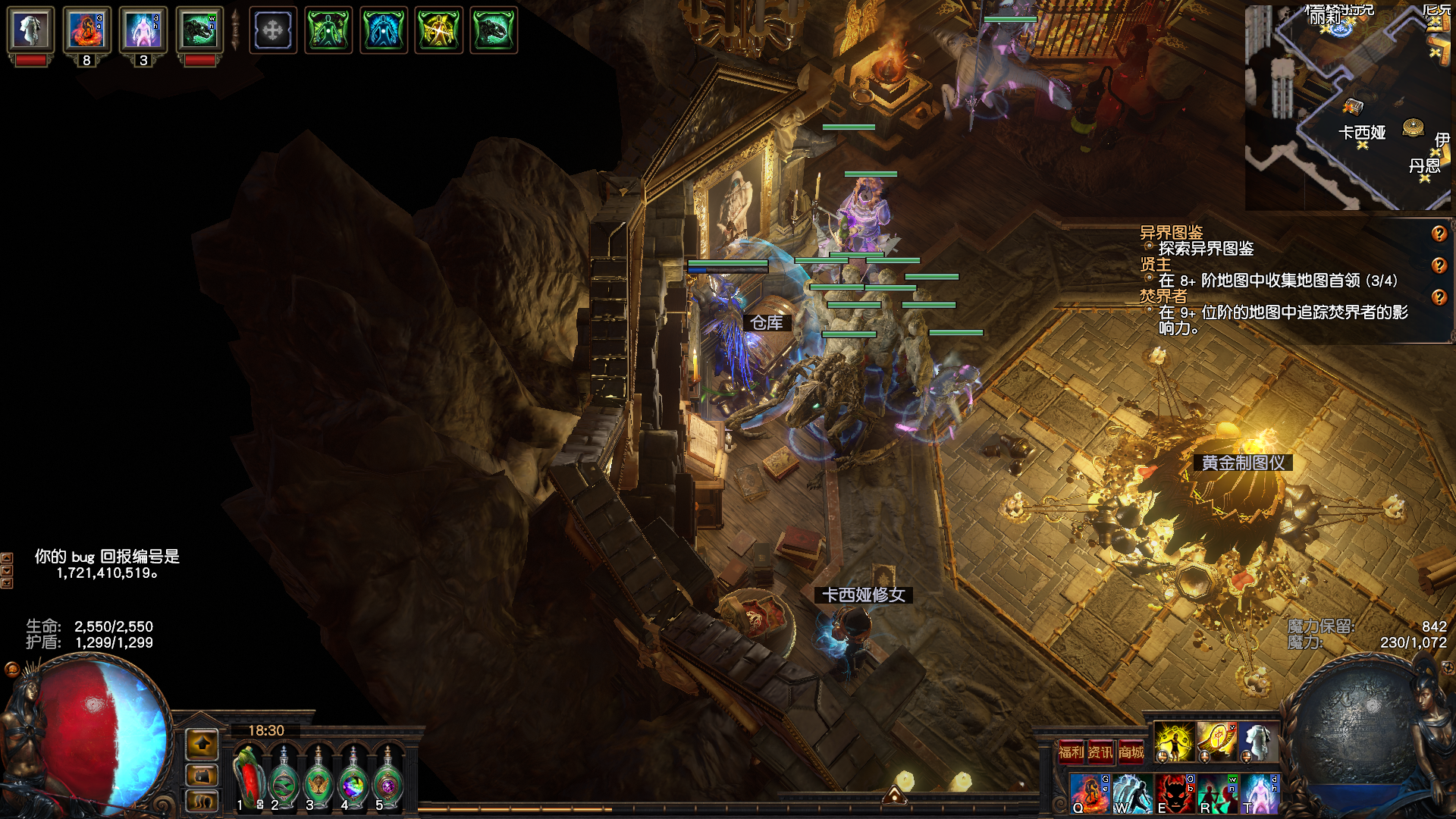Click the orange up-arrow button beside flasks

tap(202, 745)
